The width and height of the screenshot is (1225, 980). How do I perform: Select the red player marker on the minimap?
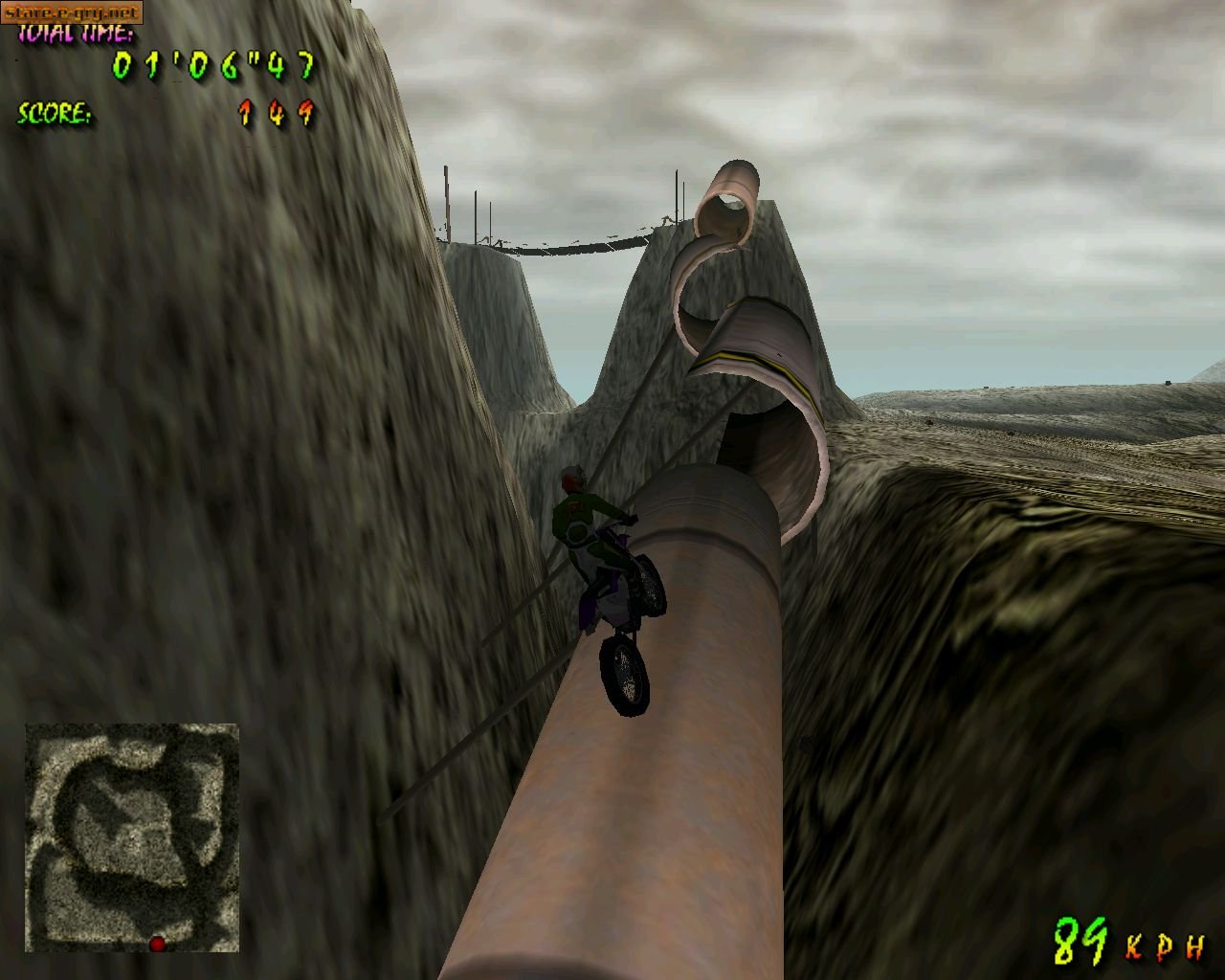tap(157, 944)
